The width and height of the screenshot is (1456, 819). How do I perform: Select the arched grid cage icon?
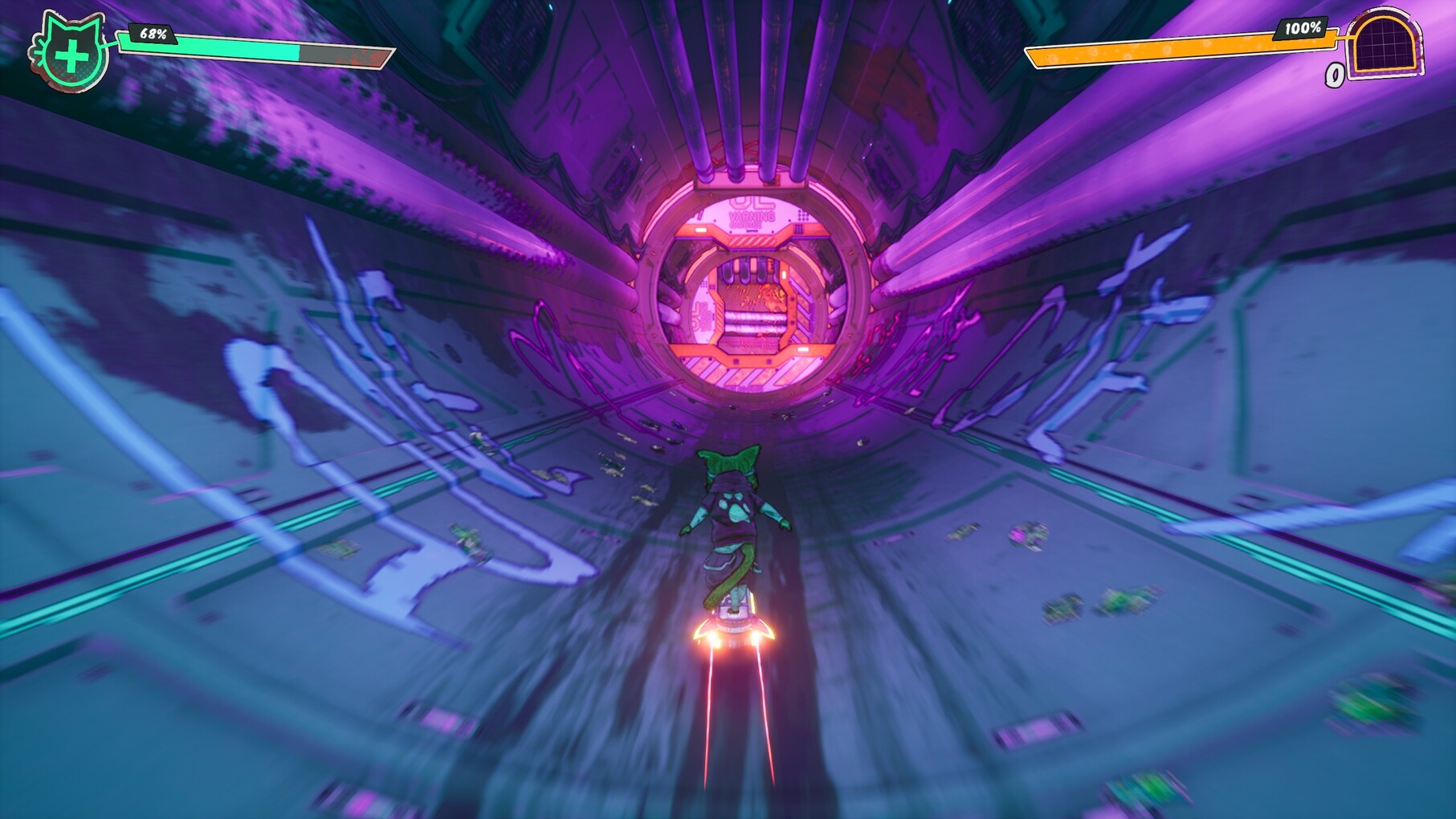pyautogui.click(x=1385, y=44)
